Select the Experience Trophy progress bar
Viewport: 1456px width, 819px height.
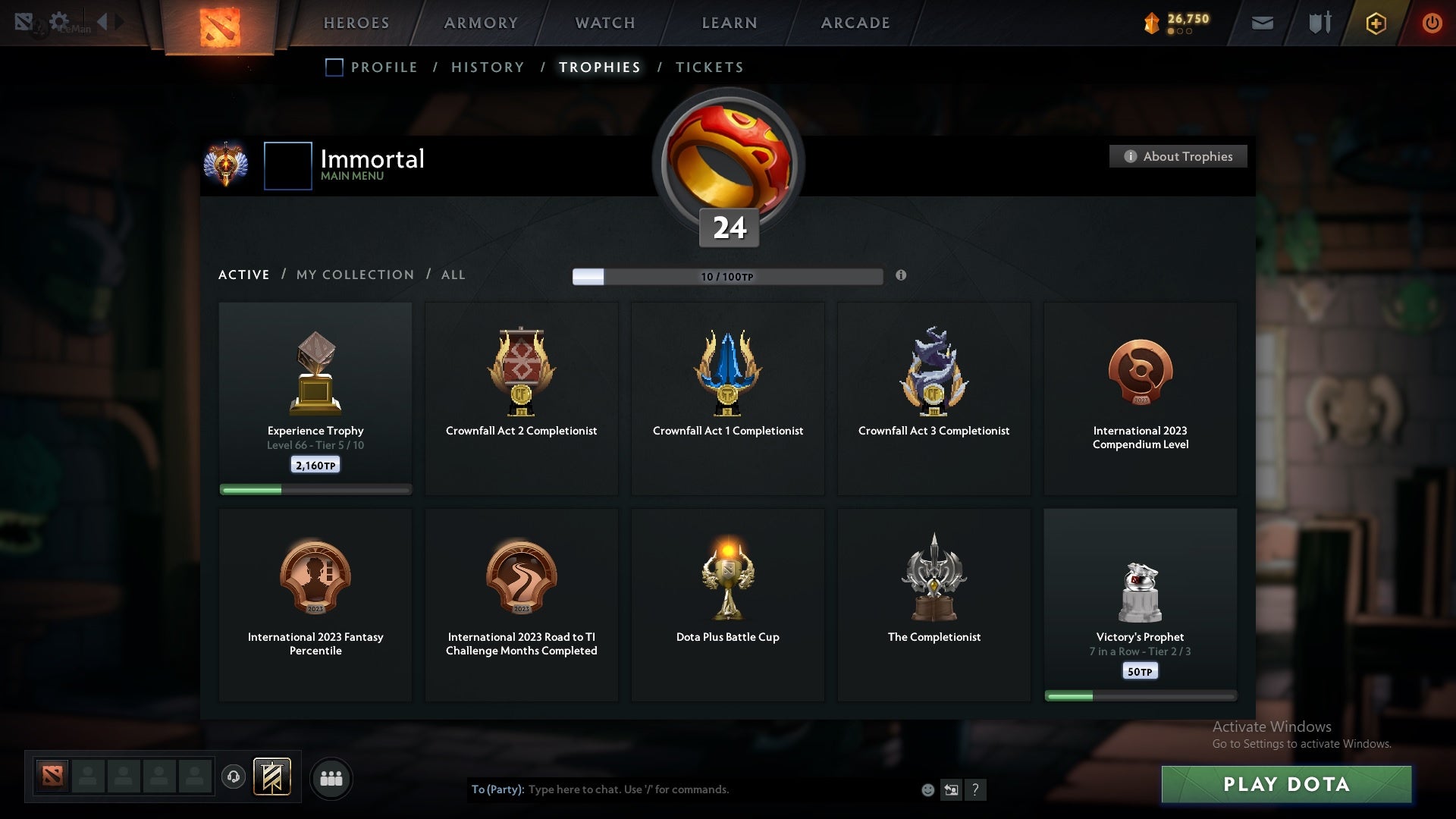click(x=315, y=490)
